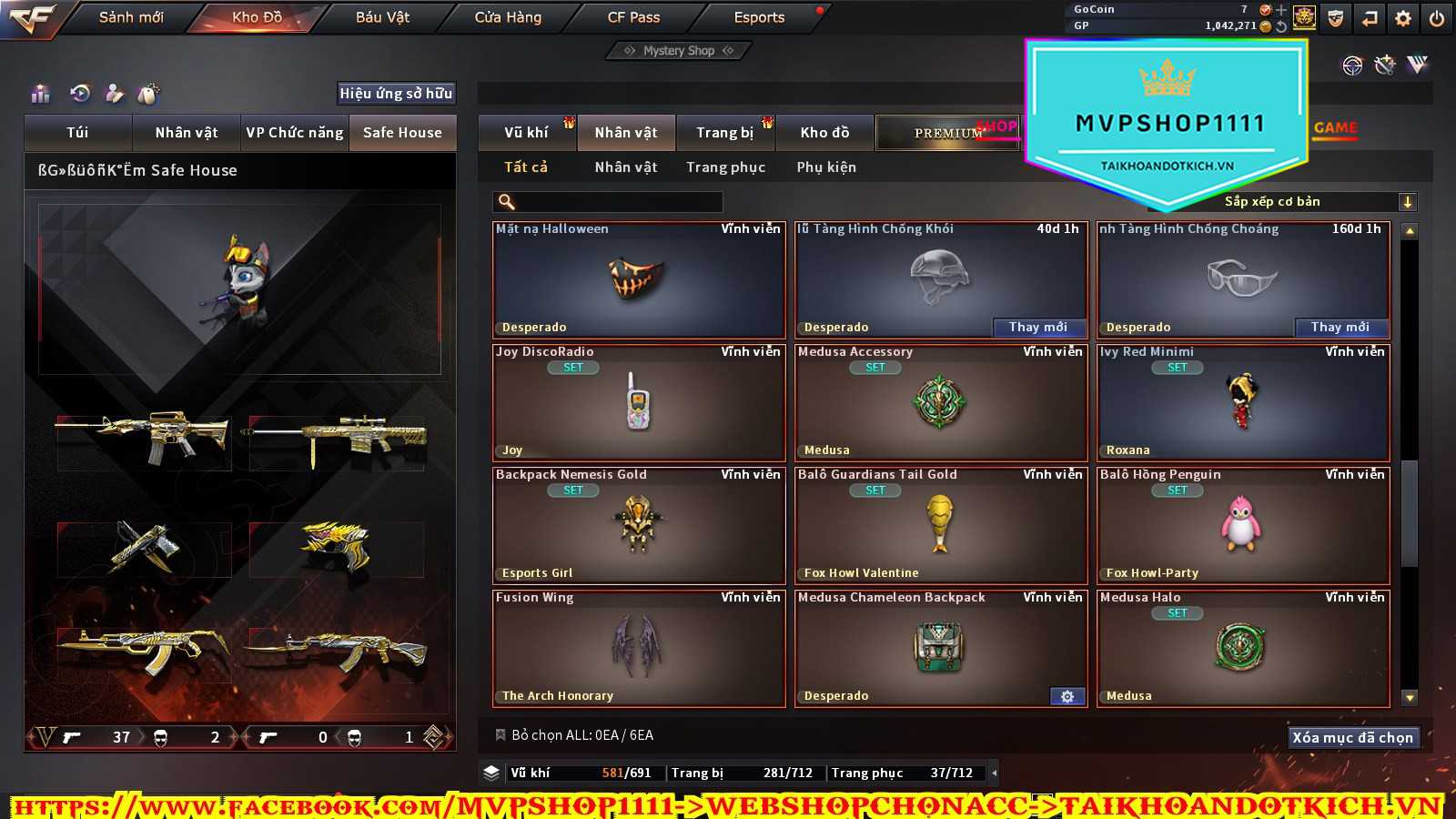This screenshot has height=819, width=1456.
Task: Go to the Báu Vật menu
Action: [x=382, y=17]
